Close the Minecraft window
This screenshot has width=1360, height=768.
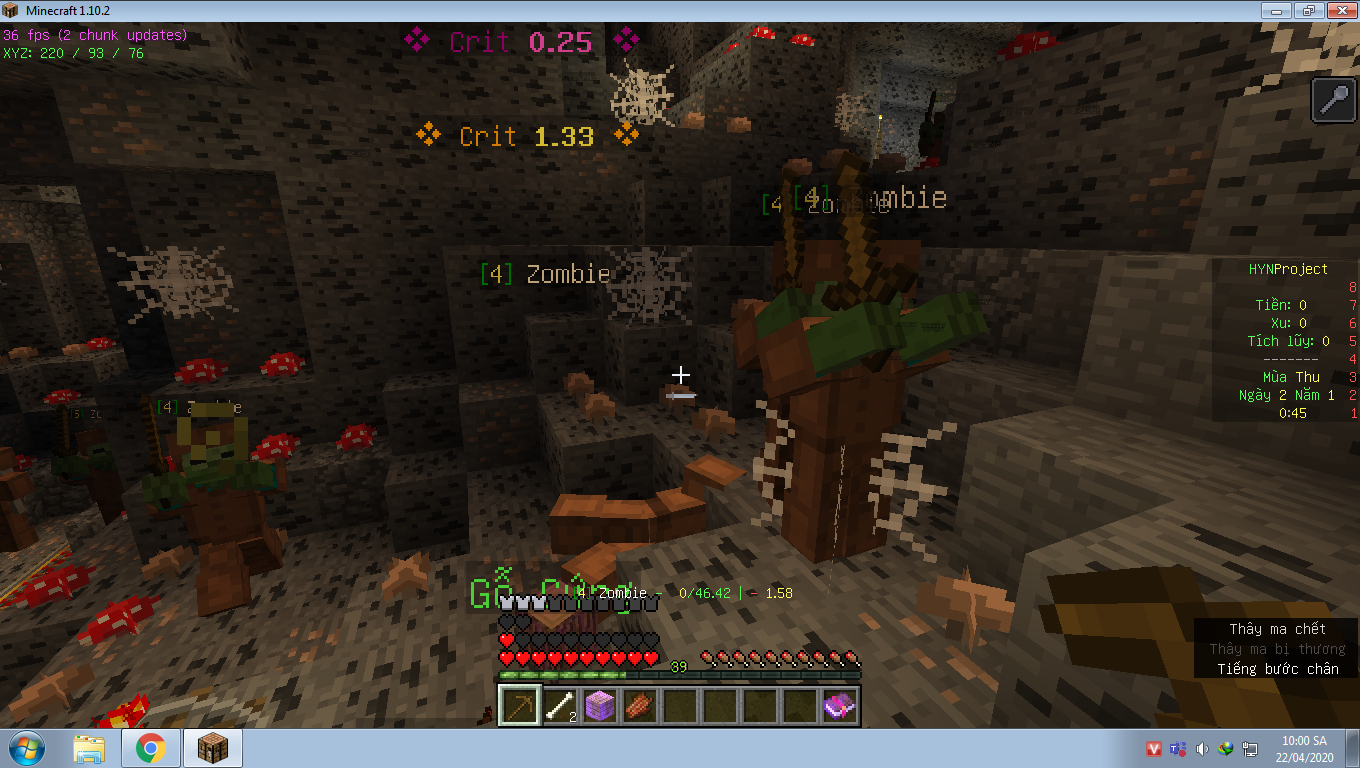coord(1339,10)
